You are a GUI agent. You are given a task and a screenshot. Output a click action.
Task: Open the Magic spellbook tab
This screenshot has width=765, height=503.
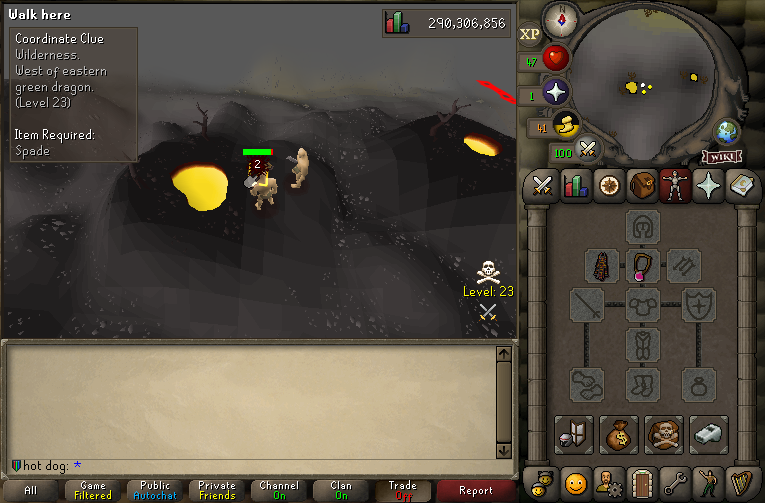740,185
